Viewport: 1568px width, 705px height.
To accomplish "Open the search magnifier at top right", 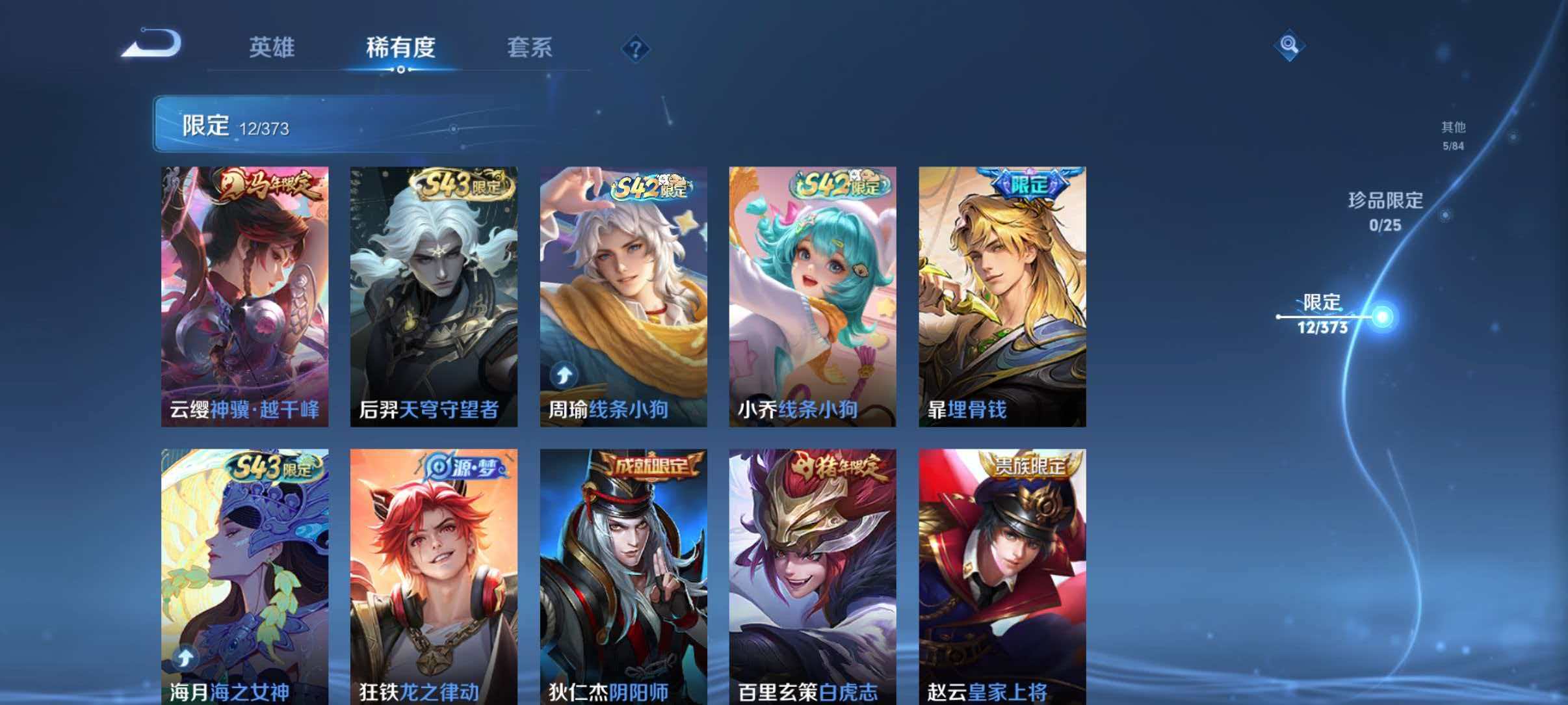I will [1289, 46].
